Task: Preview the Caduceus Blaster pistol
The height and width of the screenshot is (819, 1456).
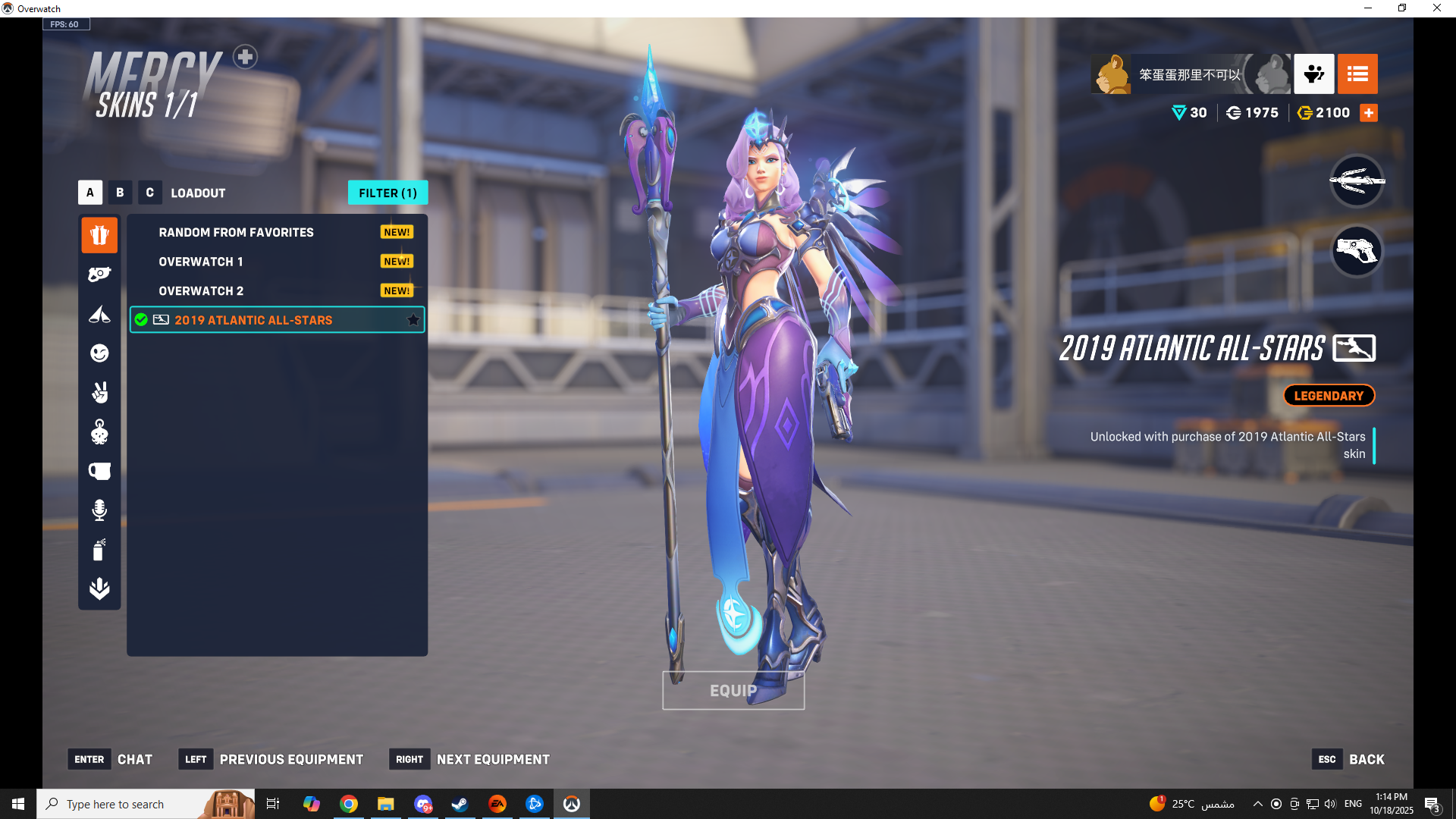Action: (1357, 250)
